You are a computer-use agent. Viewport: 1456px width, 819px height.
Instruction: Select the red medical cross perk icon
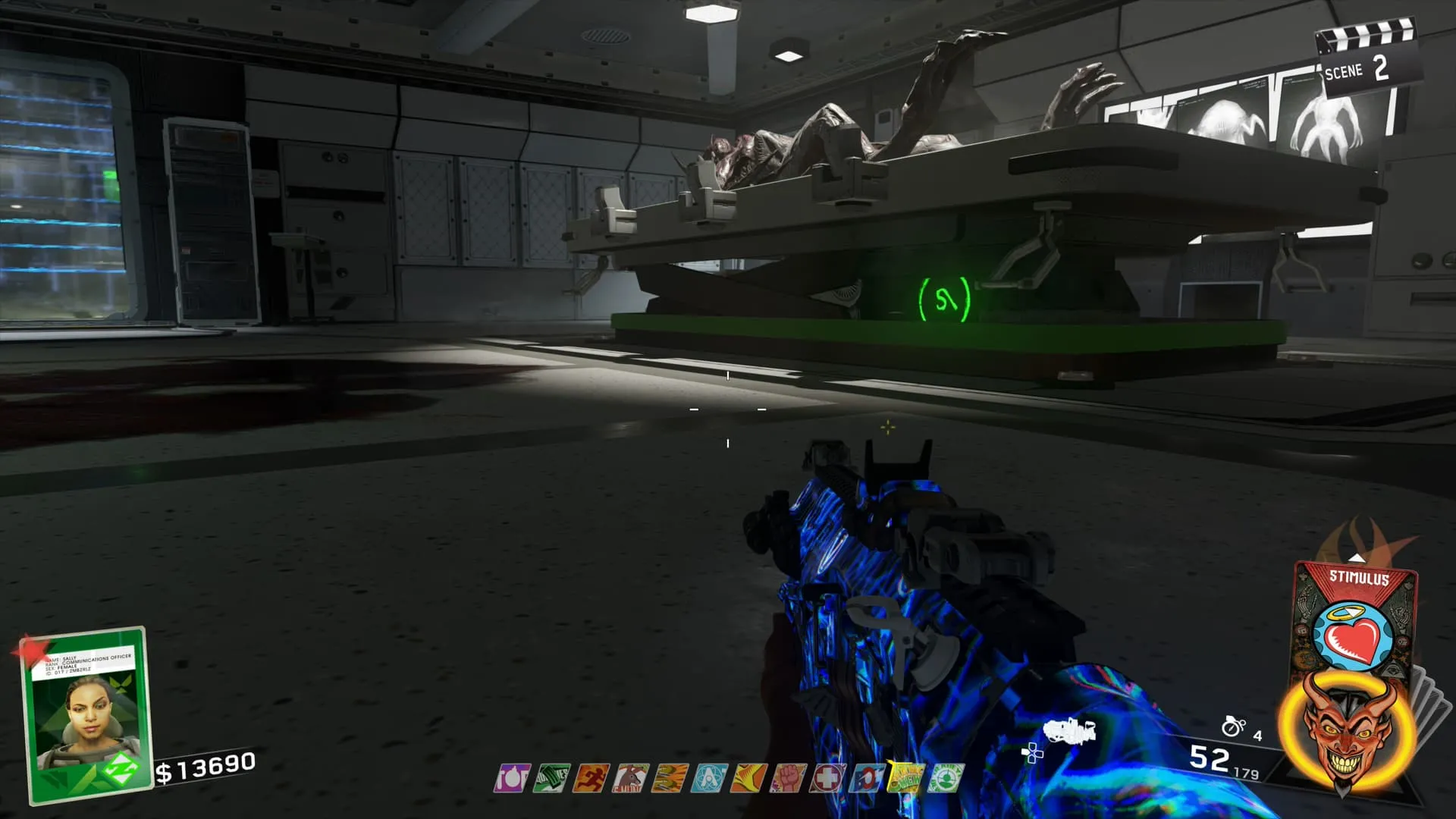click(827, 778)
